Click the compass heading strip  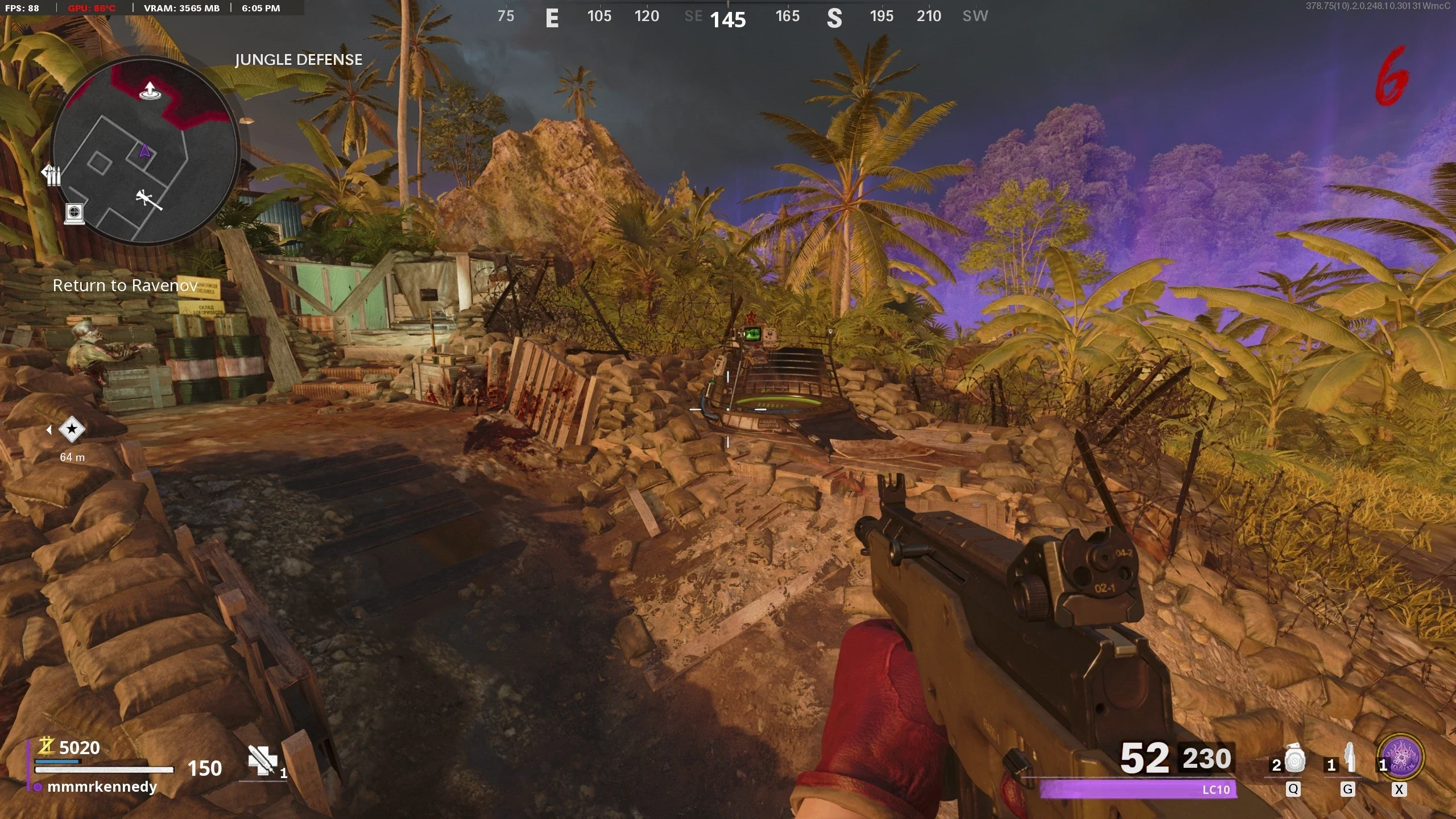click(x=739, y=17)
